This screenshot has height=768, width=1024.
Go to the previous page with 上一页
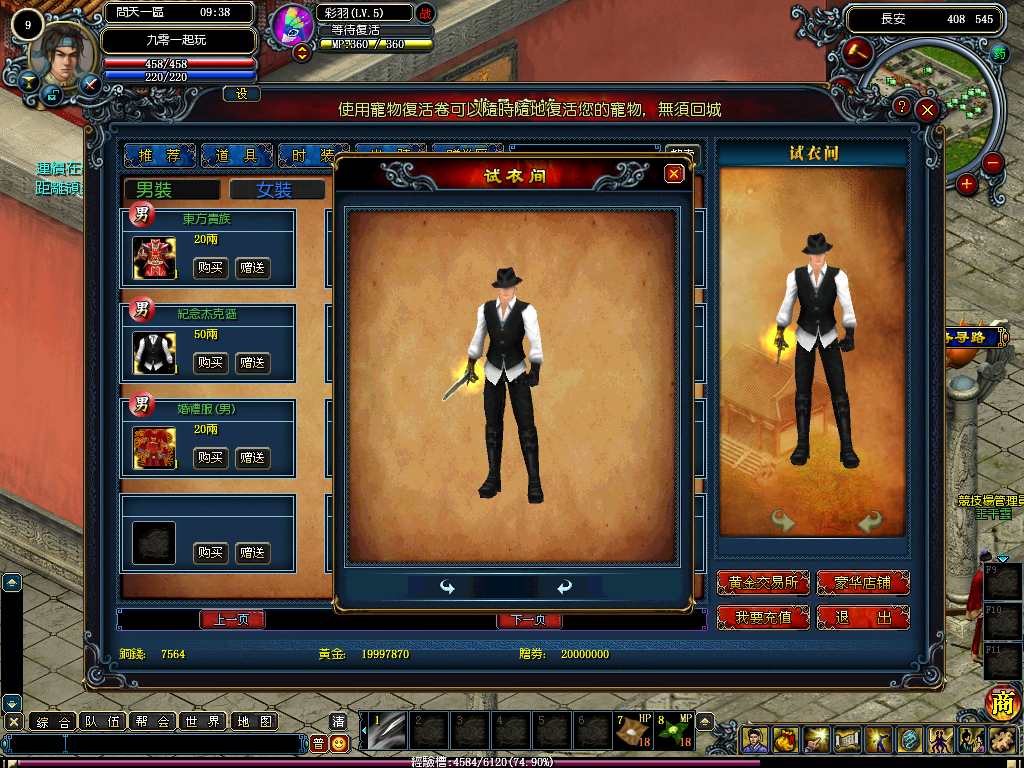(x=232, y=620)
